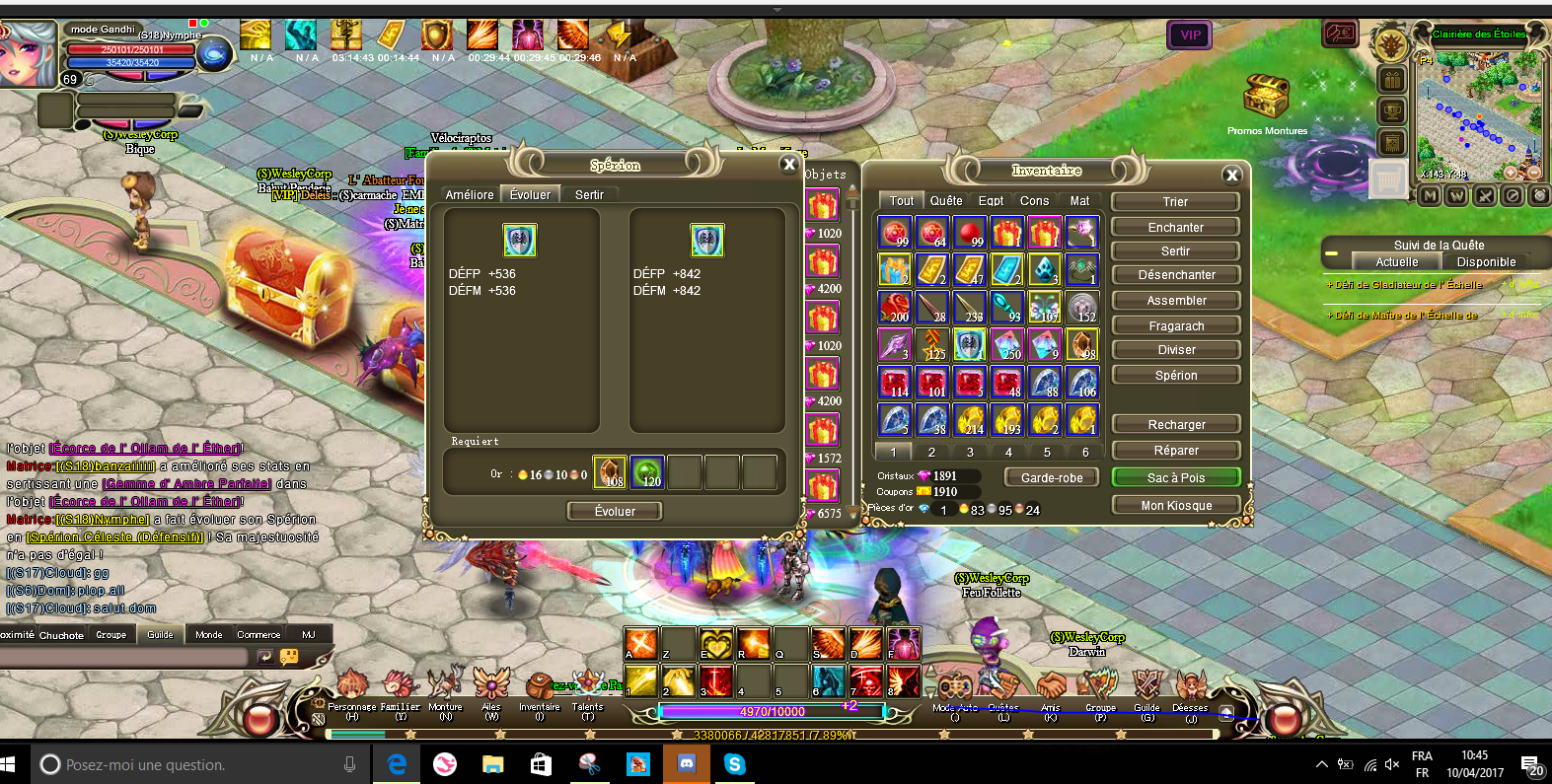Select the Réparer repair button

1175,451
